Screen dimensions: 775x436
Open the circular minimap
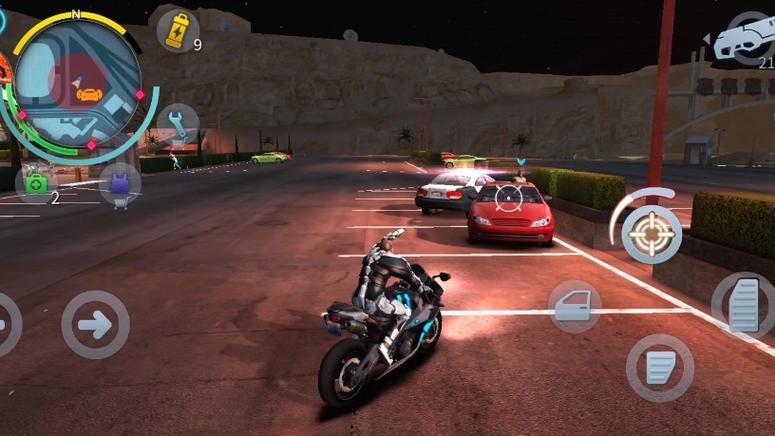pos(77,82)
